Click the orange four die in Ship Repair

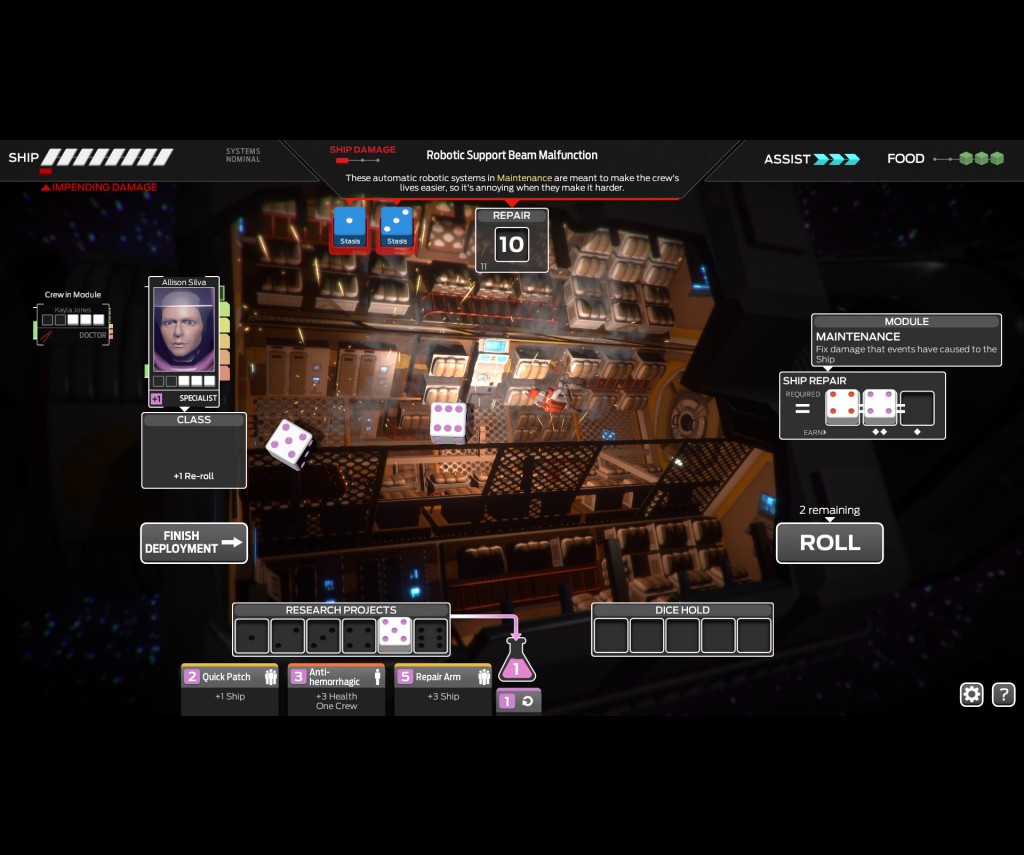[842, 407]
